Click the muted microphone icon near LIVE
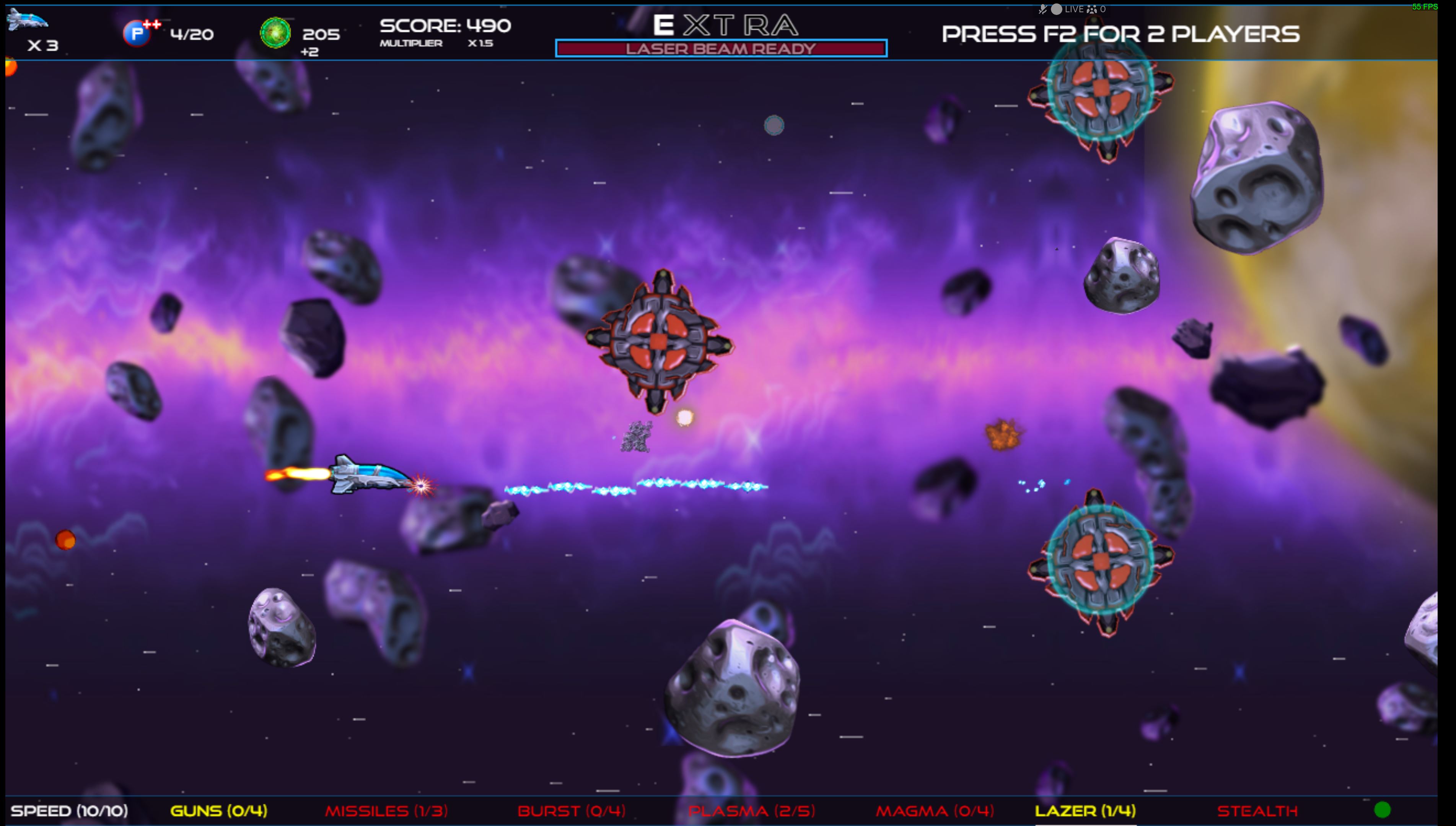1456x826 pixels. coord(1044,8)
